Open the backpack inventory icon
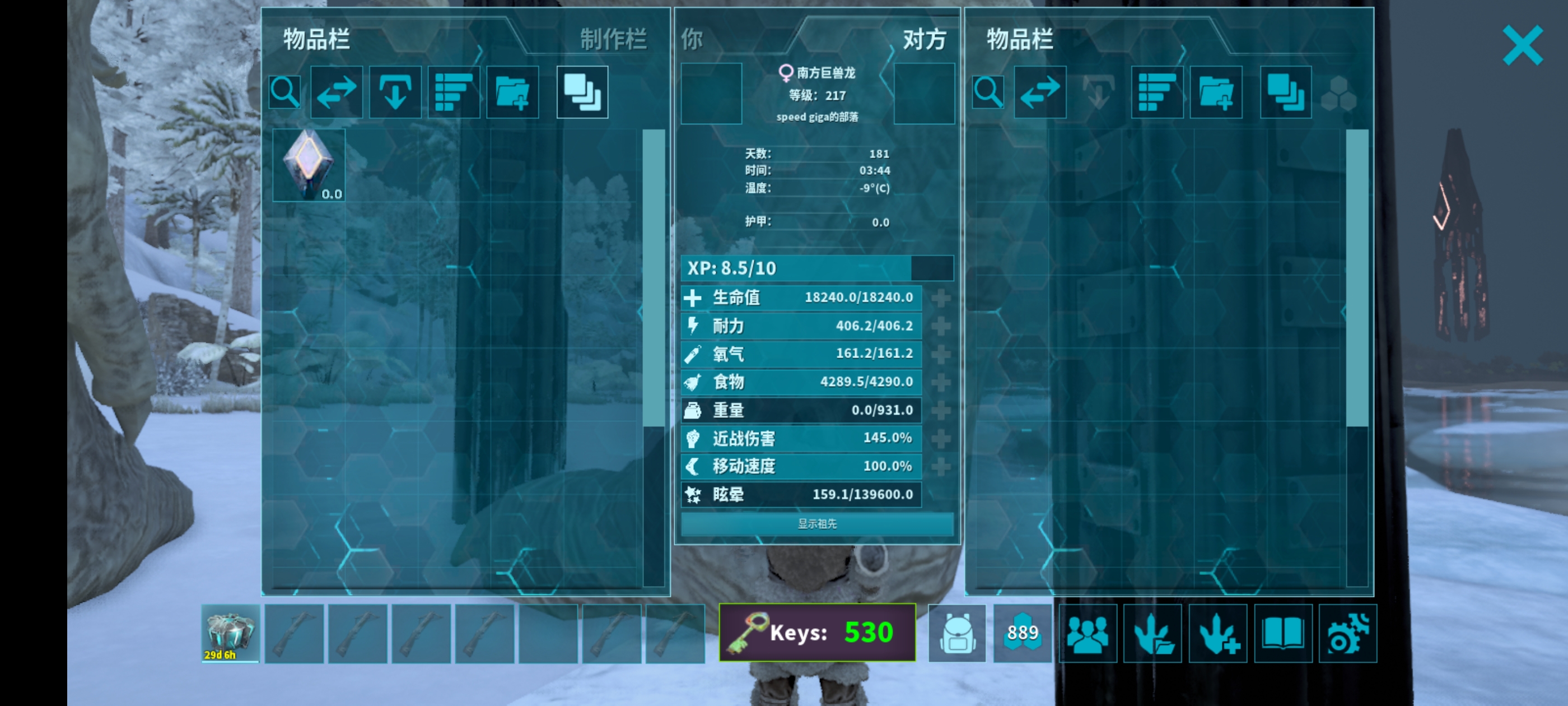This screenshot has width=1568, height=706. click(x=956, y=634)
